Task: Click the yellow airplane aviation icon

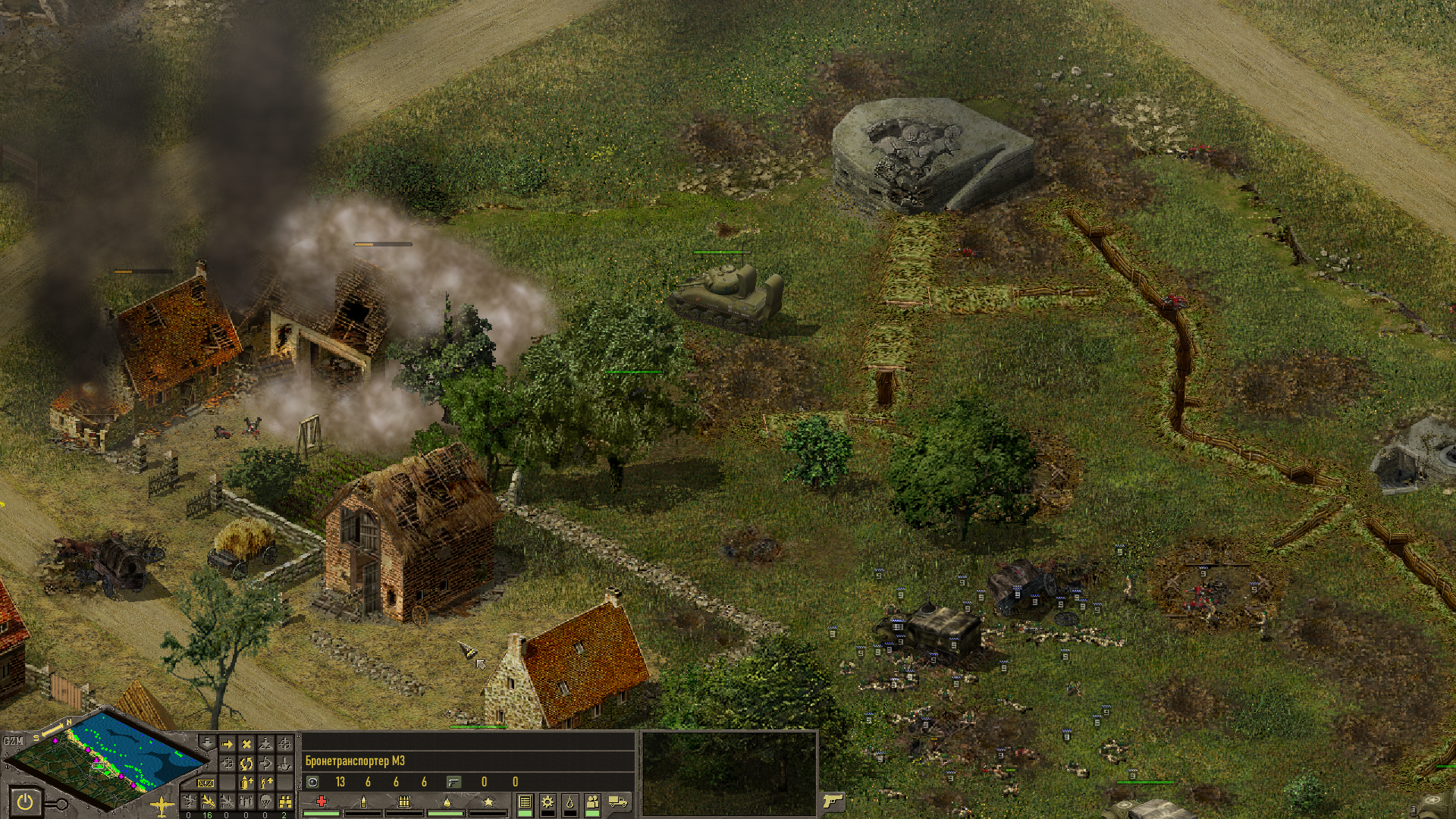Action: click(x=162, y=806)
